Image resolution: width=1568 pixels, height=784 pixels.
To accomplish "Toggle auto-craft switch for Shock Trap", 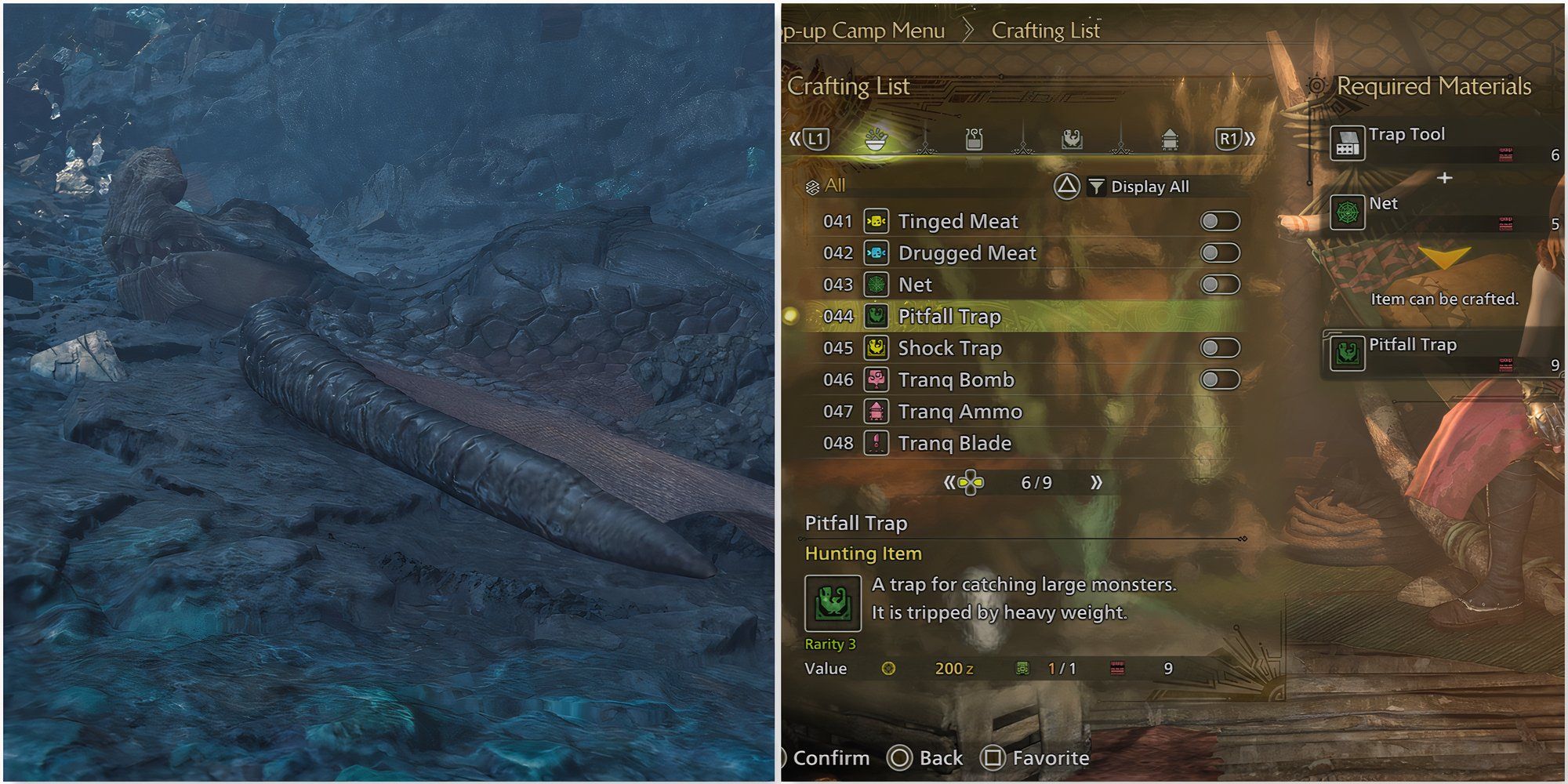I will [x=1220, y=348].
